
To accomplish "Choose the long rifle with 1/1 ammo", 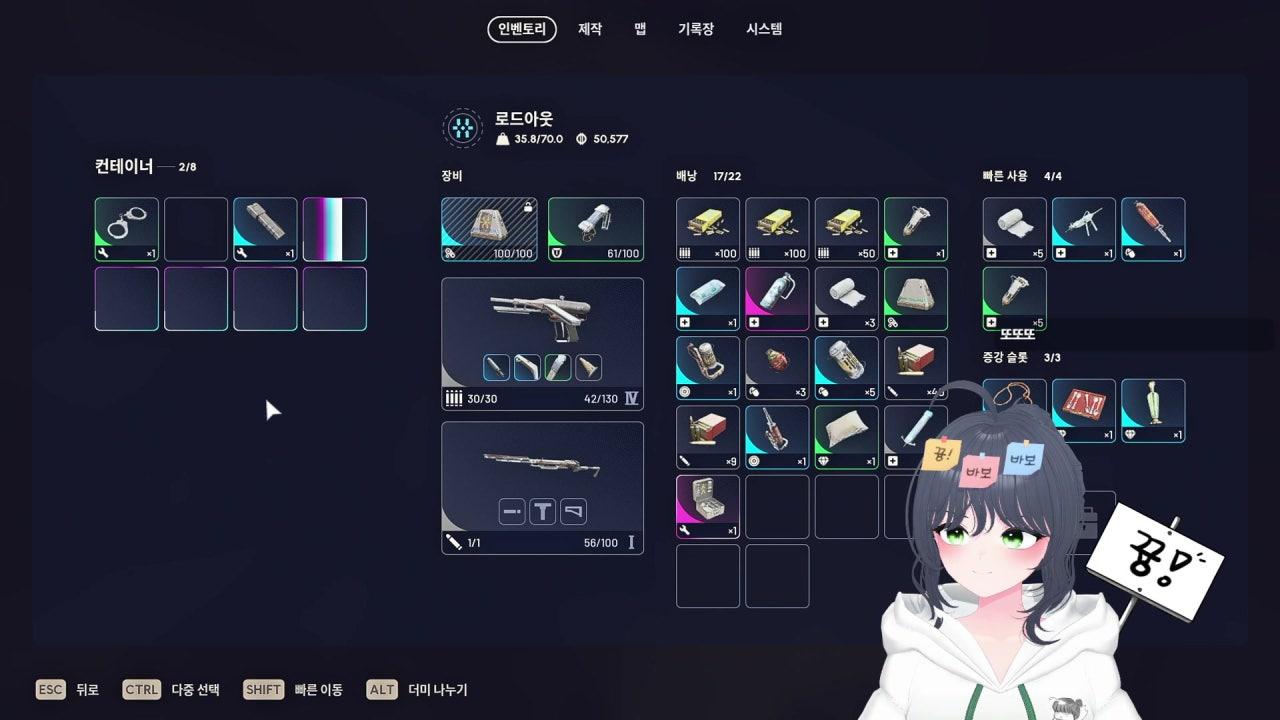I will 542,487.
